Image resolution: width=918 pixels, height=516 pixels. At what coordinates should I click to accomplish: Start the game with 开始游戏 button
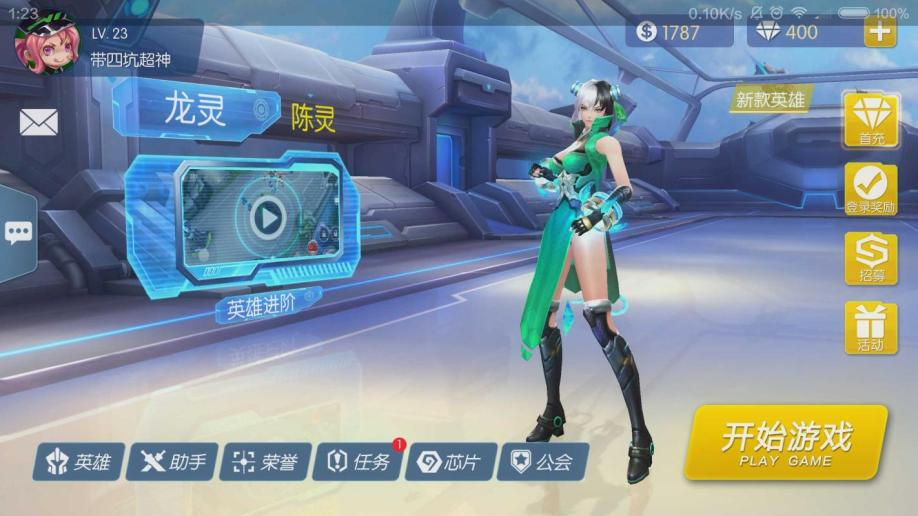786,442
